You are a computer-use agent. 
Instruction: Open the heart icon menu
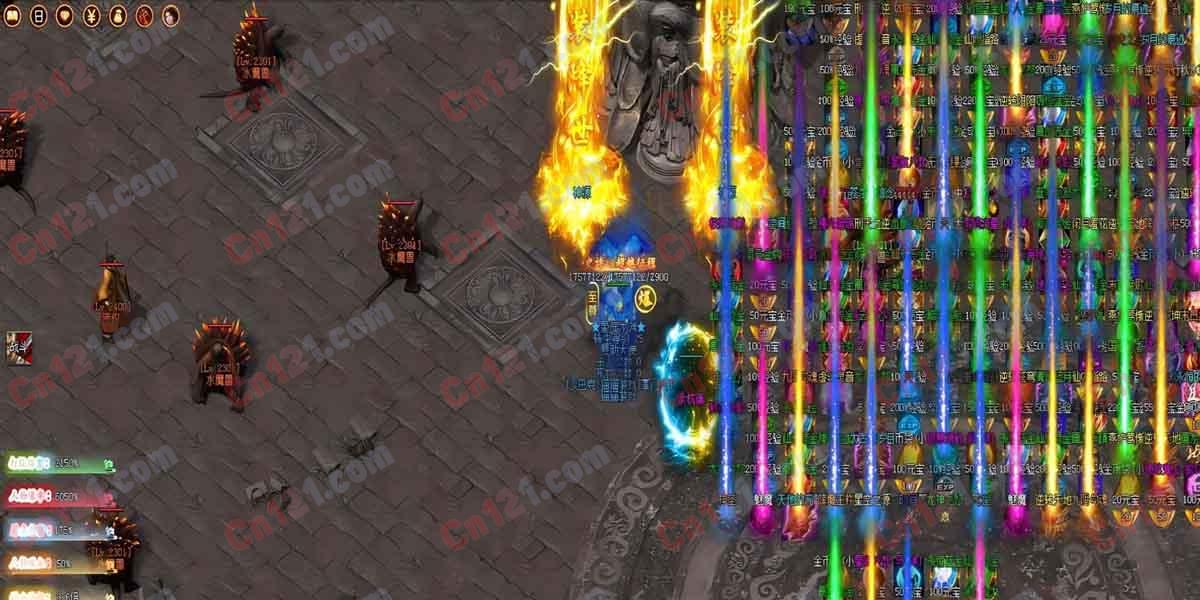[64, 15]
